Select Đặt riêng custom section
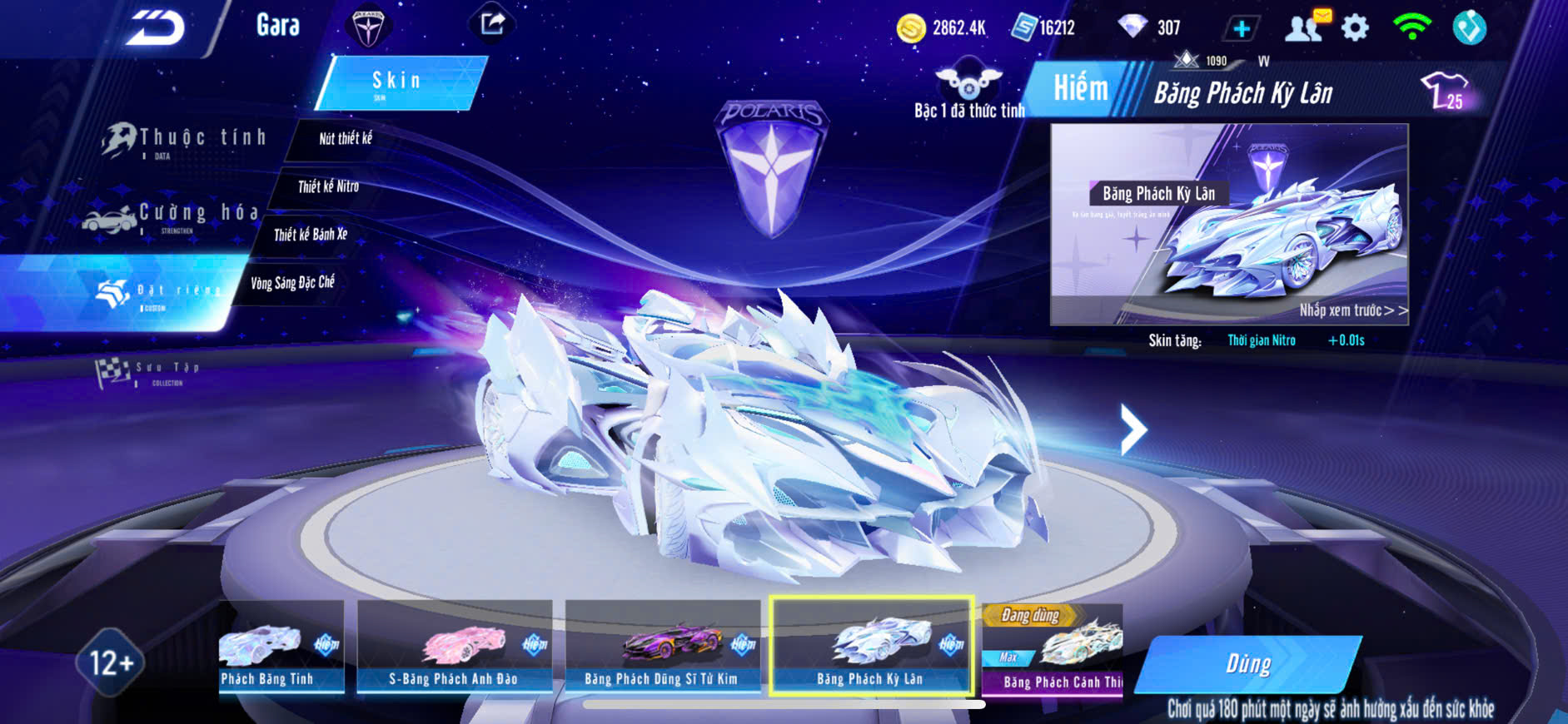Image resolution: width=1568 pixels, height=724 pixels. pos(158,291)
